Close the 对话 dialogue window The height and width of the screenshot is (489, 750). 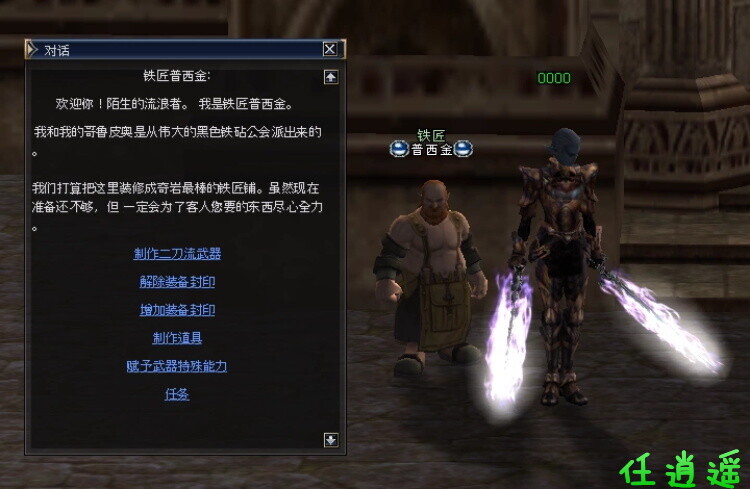330,49
